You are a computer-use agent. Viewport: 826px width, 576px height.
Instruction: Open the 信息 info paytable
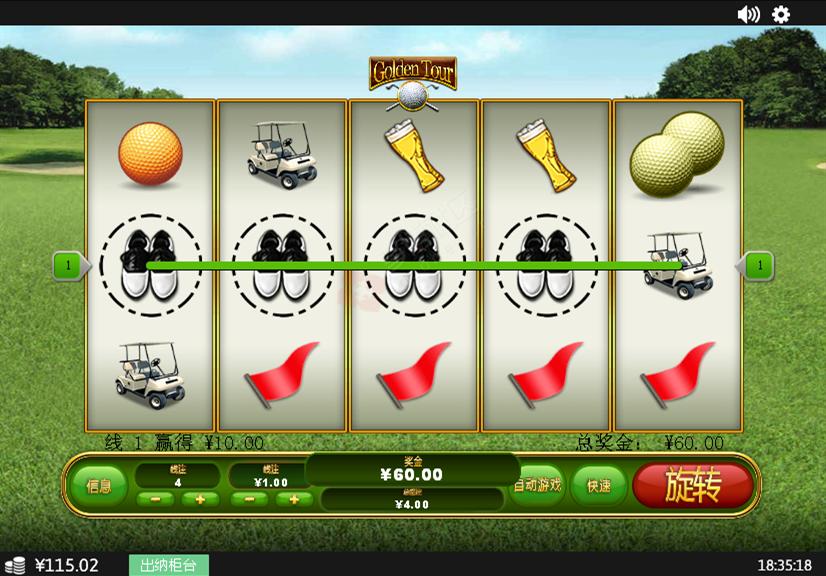99,485
